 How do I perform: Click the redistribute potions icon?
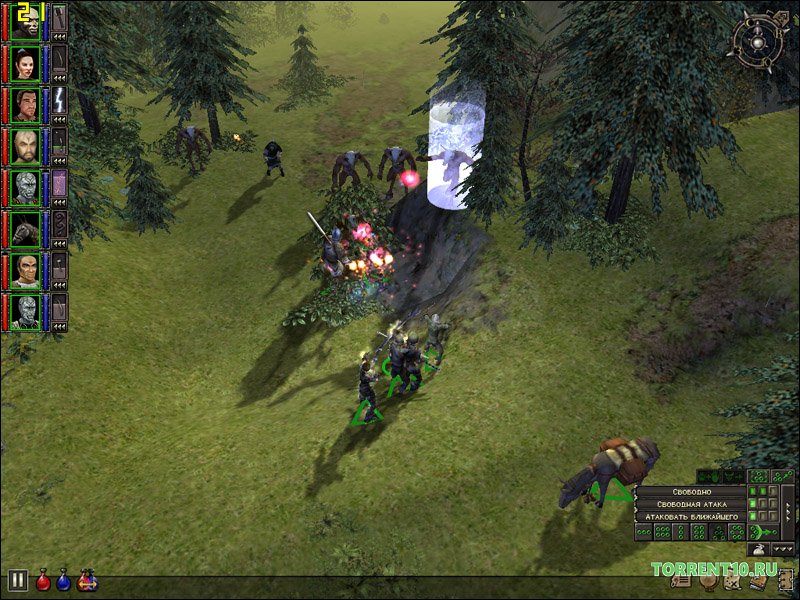[87, 580]
